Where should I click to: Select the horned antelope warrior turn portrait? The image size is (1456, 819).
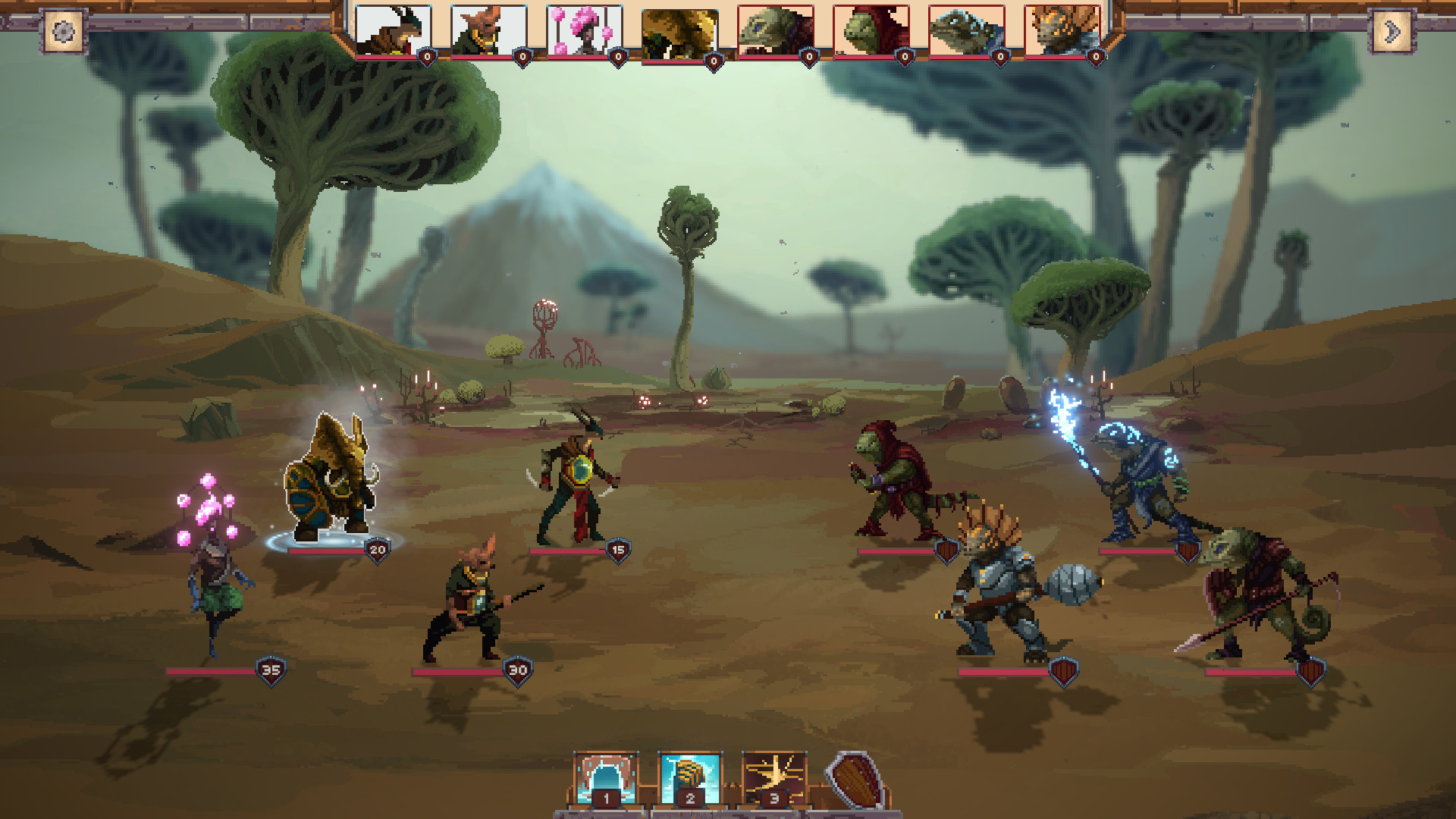click(394, 31)
